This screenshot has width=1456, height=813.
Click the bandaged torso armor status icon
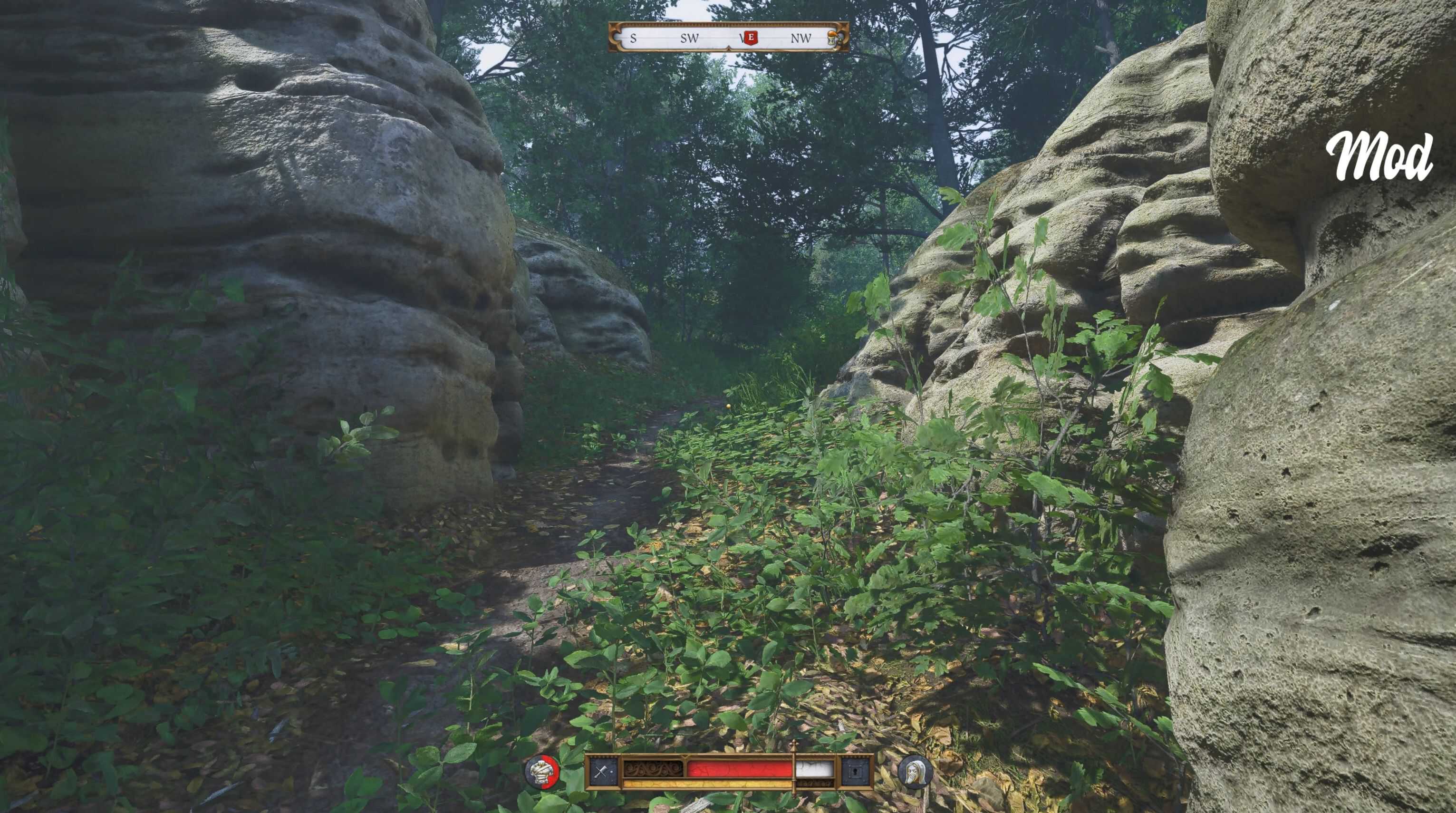(542, 772)
